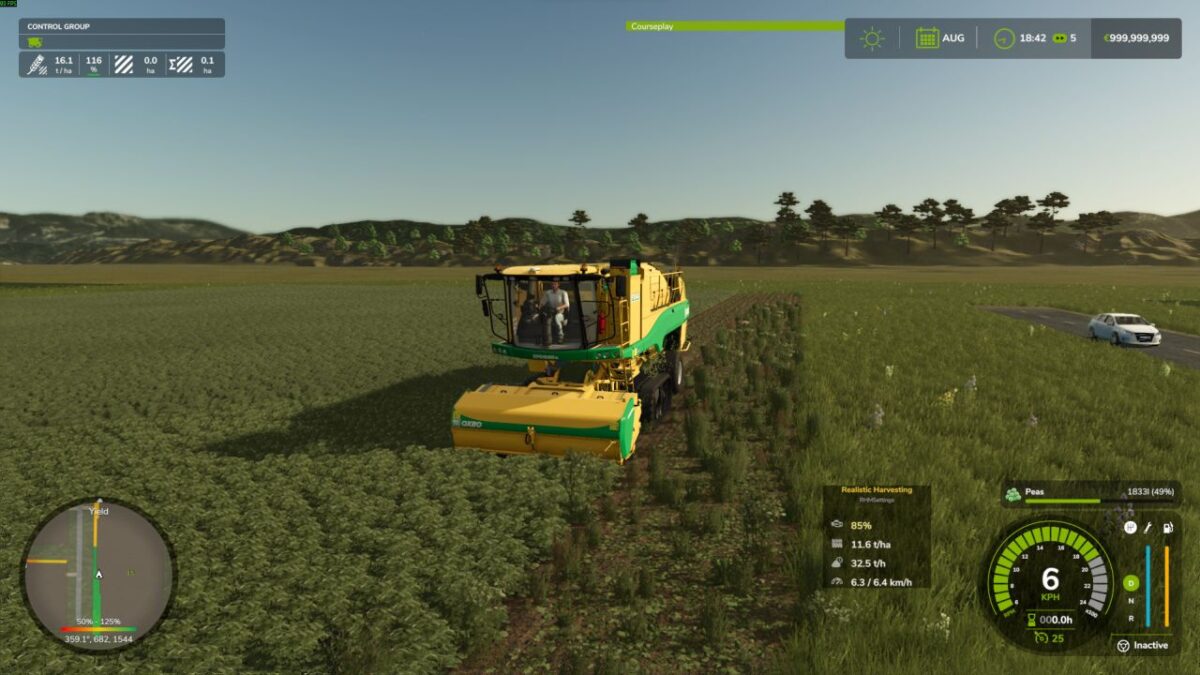
Task: Click the gearbox shift icon
Action: coord(1130,527)
